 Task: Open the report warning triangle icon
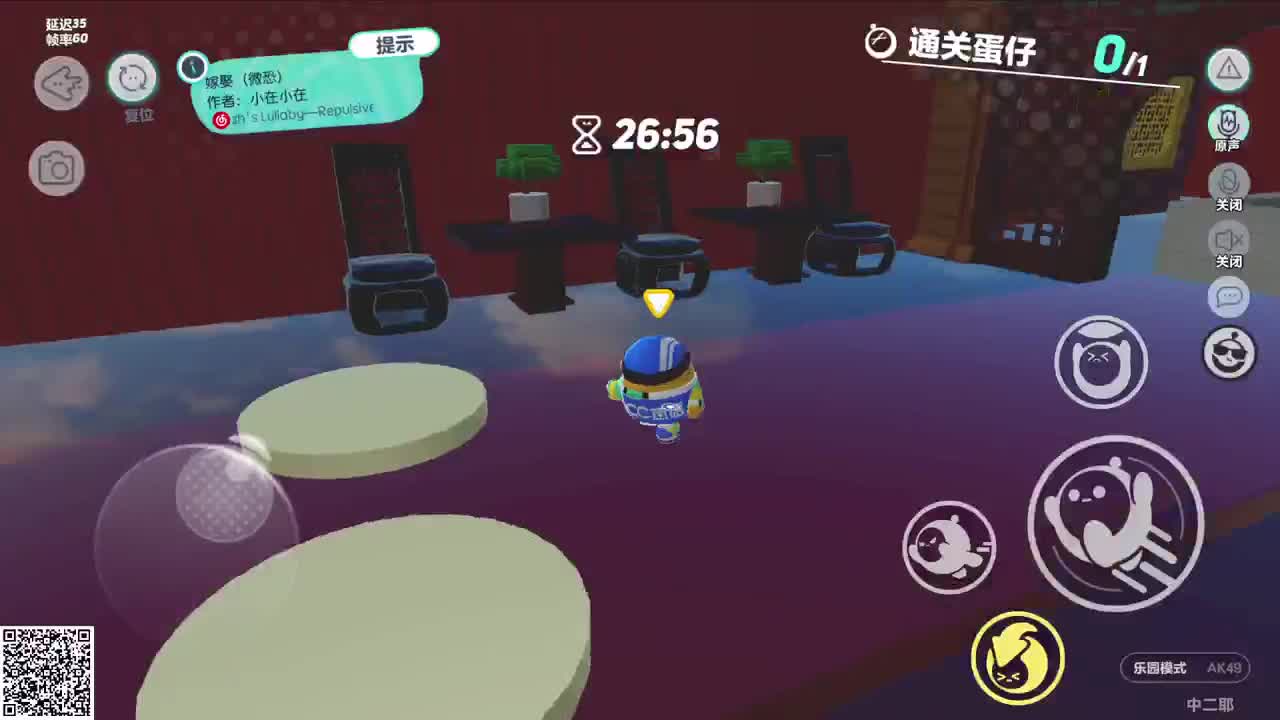[1228, 70]
